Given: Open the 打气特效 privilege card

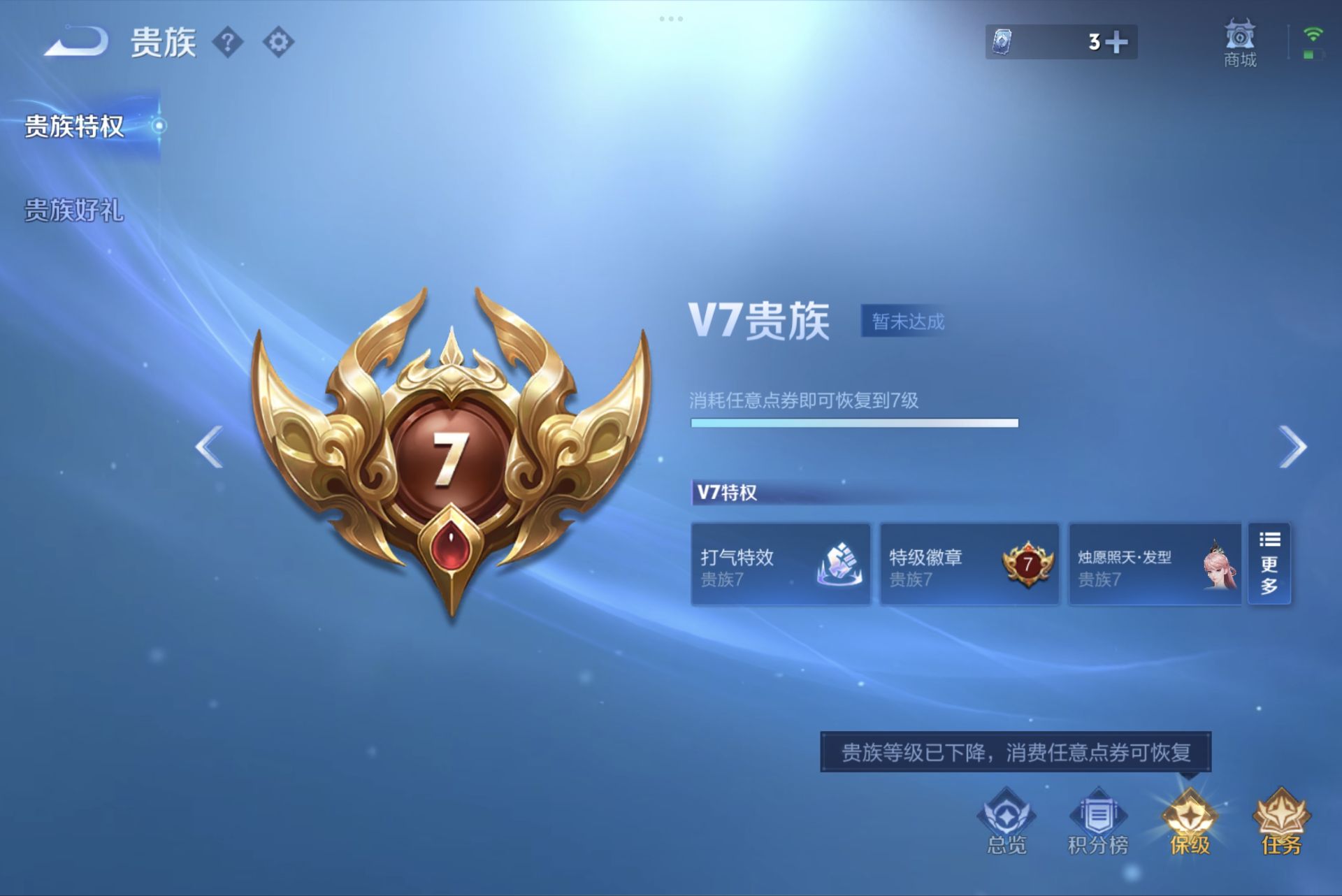Looking at the screenshot, I should click(781, 565).
